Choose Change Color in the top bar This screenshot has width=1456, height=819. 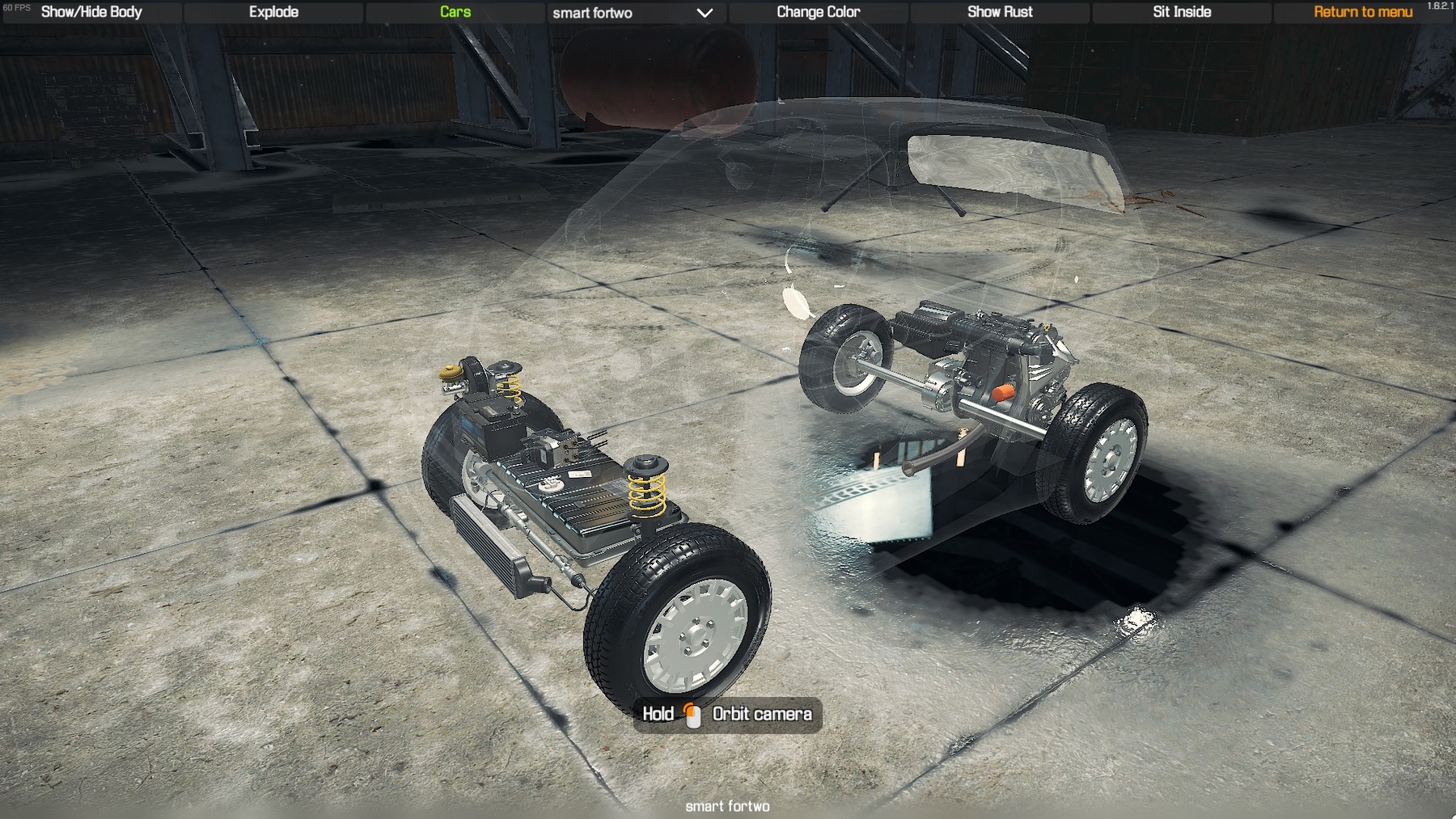coord(818,12)
